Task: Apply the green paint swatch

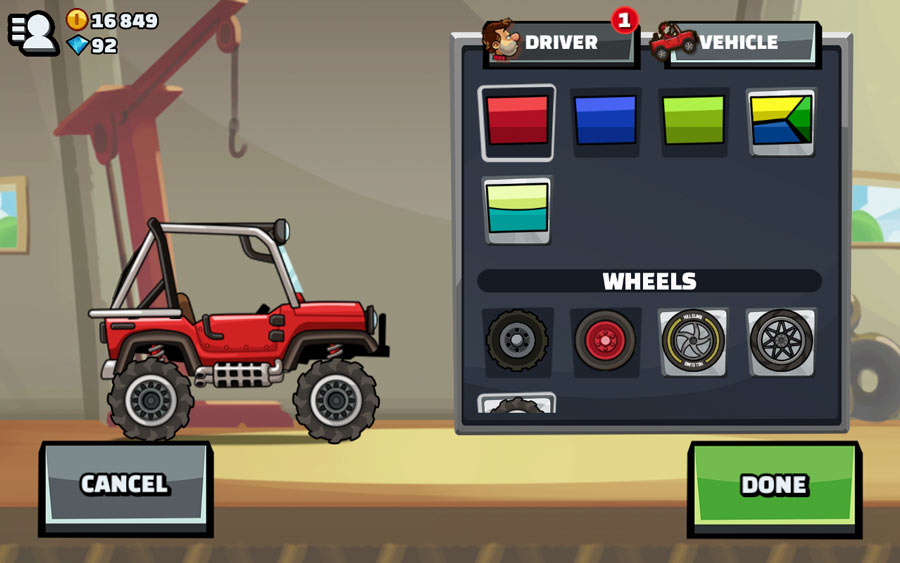Action: (x=693, y=121)
